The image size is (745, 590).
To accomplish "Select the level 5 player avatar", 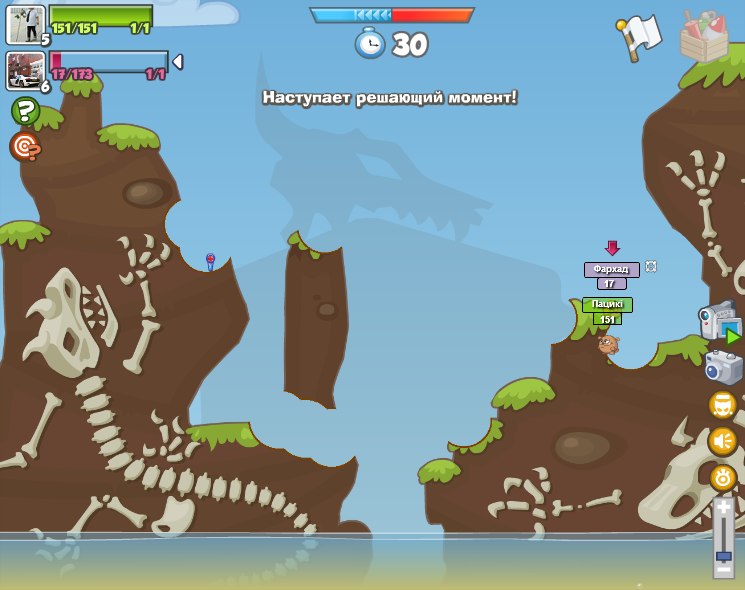I will (x=25, y=24).
